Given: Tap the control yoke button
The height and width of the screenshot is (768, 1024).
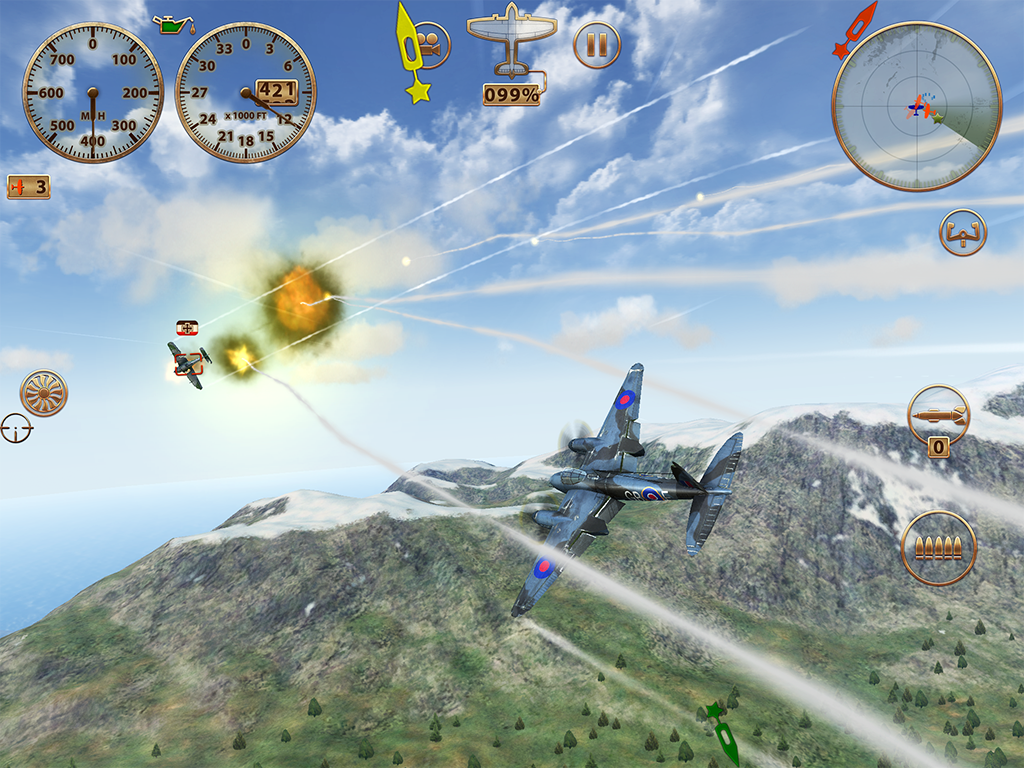Looking at the screenshot, I should click(963, 232).
